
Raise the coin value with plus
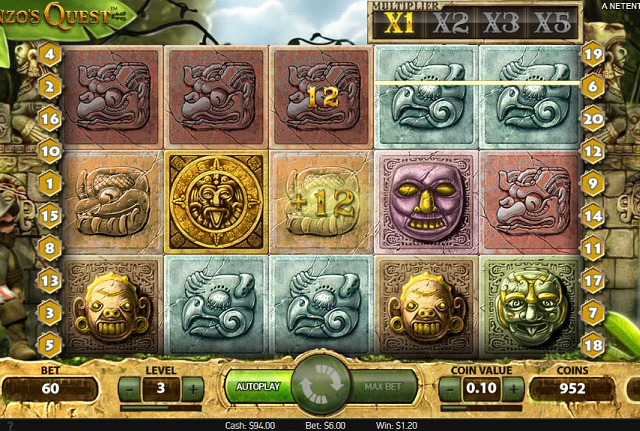[512, 388]
